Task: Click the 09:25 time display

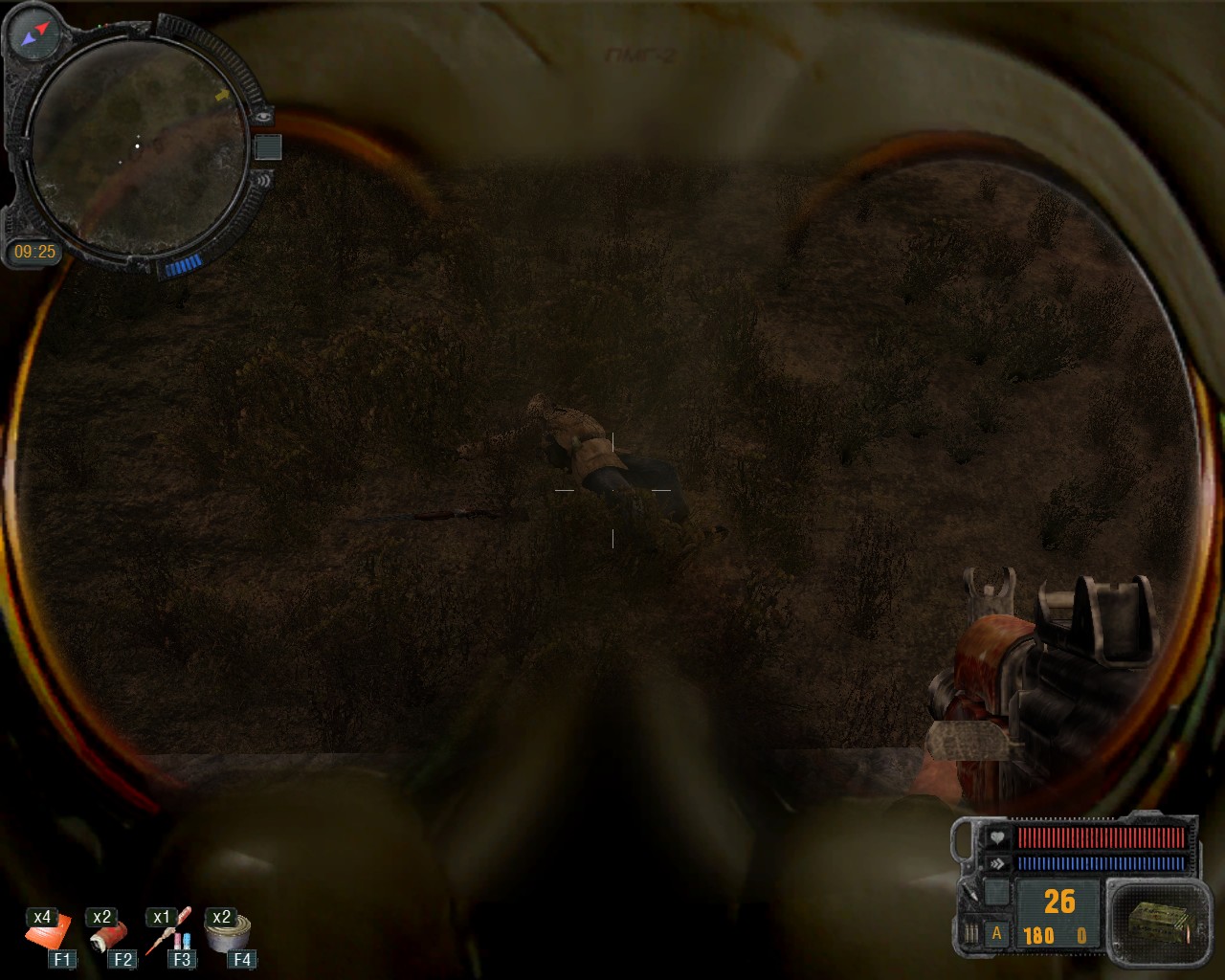Action: tap(36, 250)
